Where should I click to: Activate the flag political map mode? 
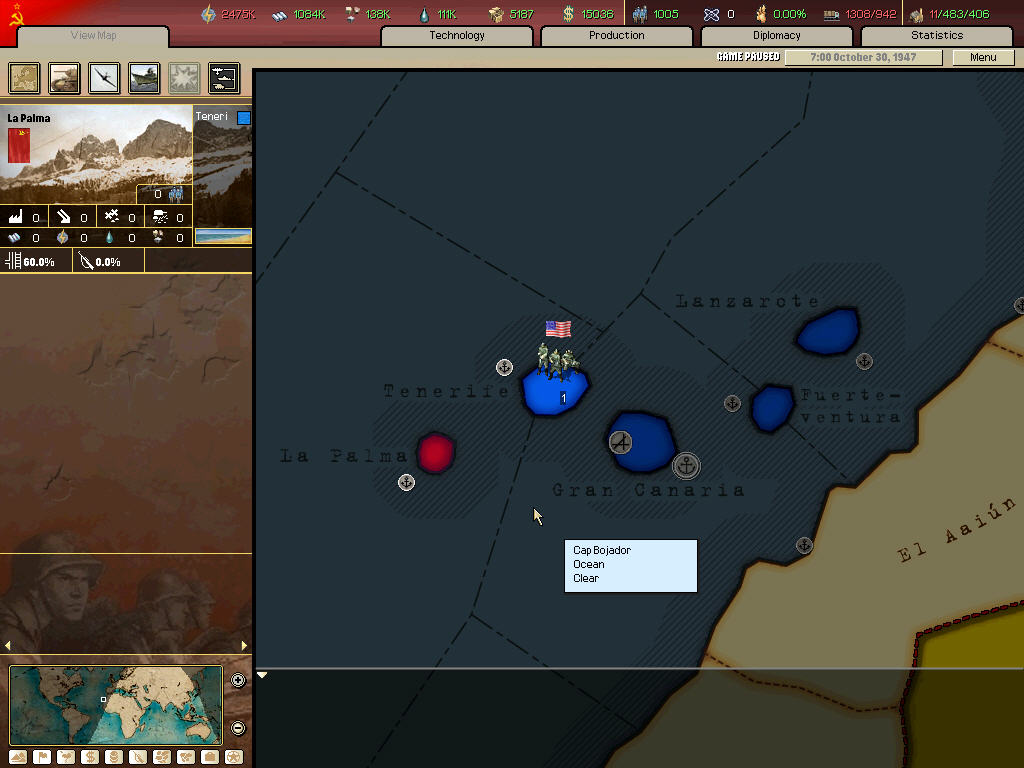pos(42,757)
